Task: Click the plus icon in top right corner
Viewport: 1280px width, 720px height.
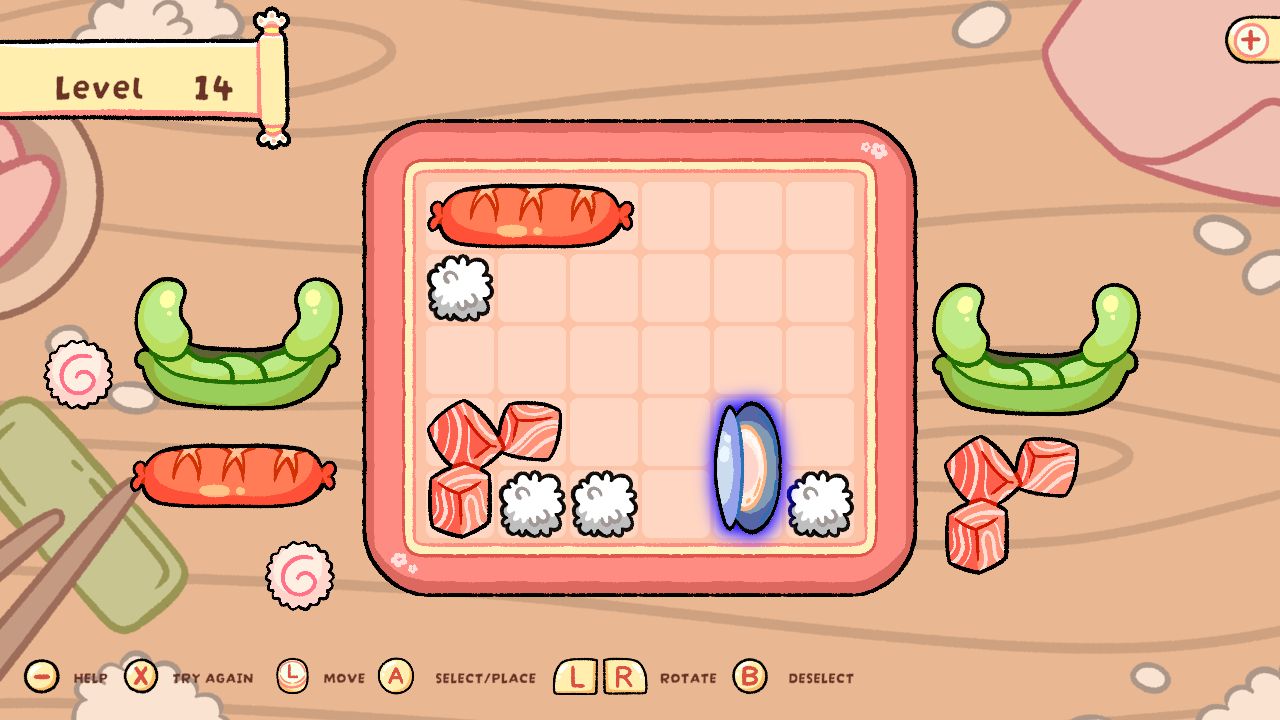Action: [x=1250, y=41]
